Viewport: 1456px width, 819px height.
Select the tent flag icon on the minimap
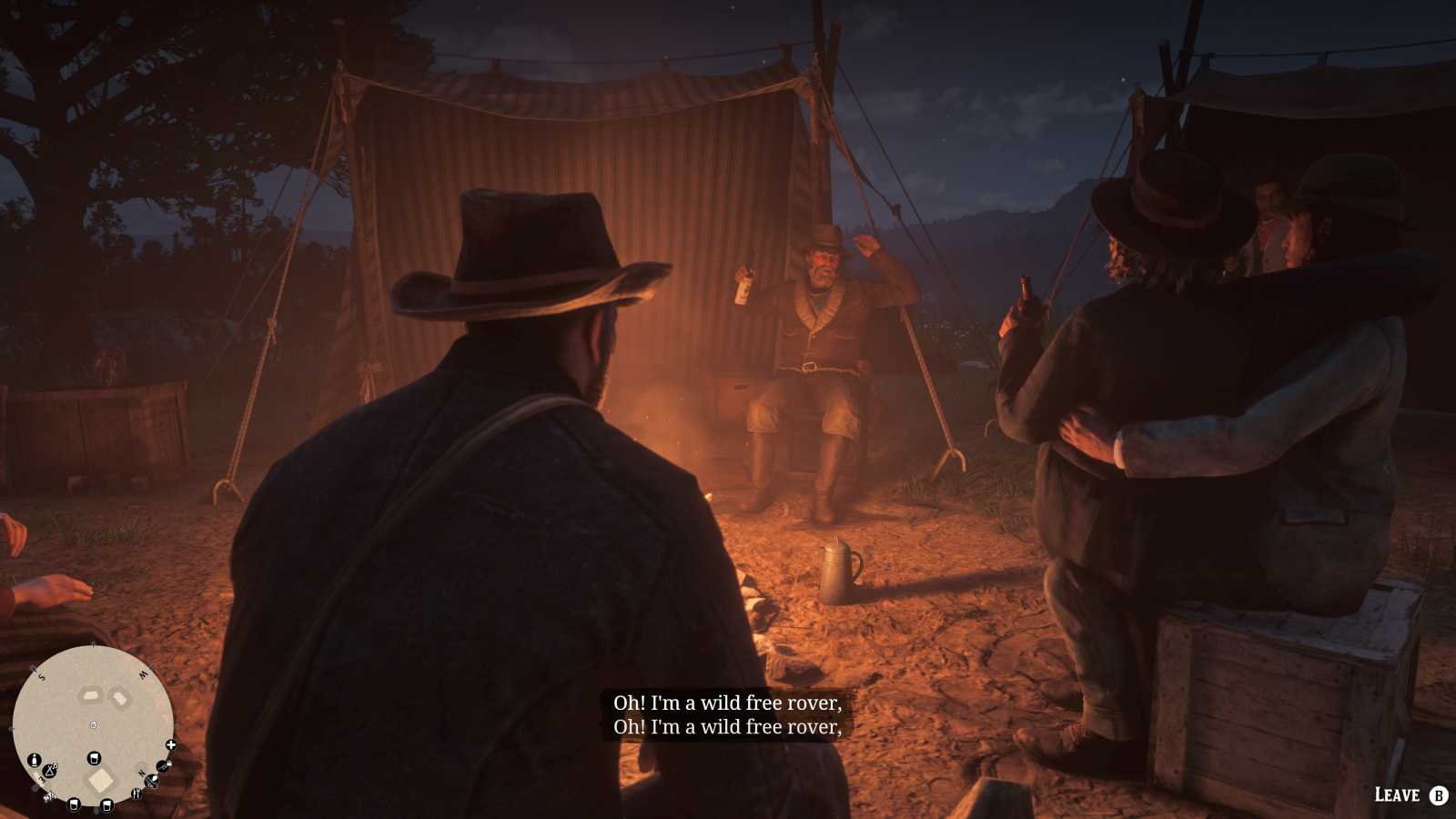tap(50, 772)
